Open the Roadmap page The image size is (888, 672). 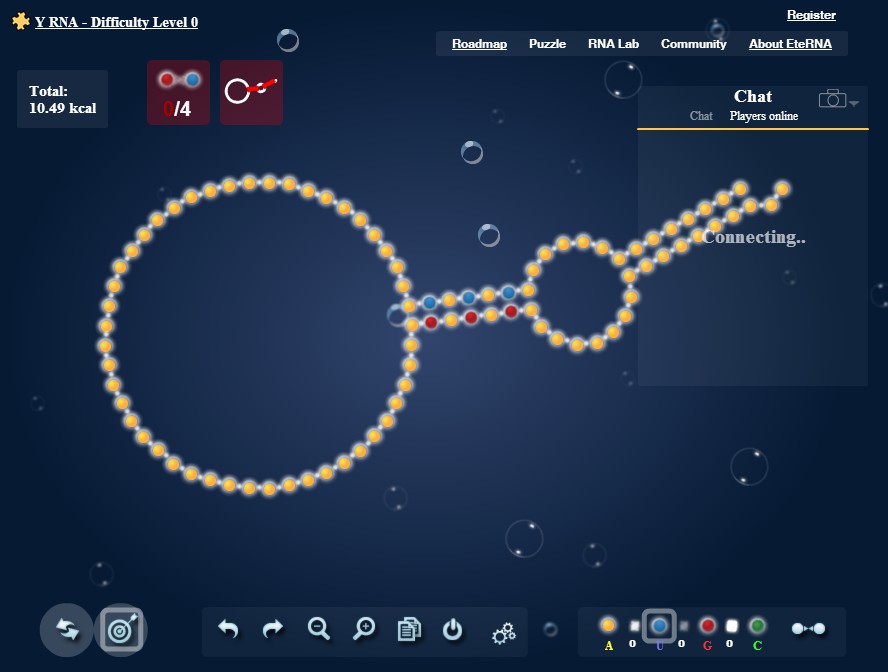coord(479,44)
